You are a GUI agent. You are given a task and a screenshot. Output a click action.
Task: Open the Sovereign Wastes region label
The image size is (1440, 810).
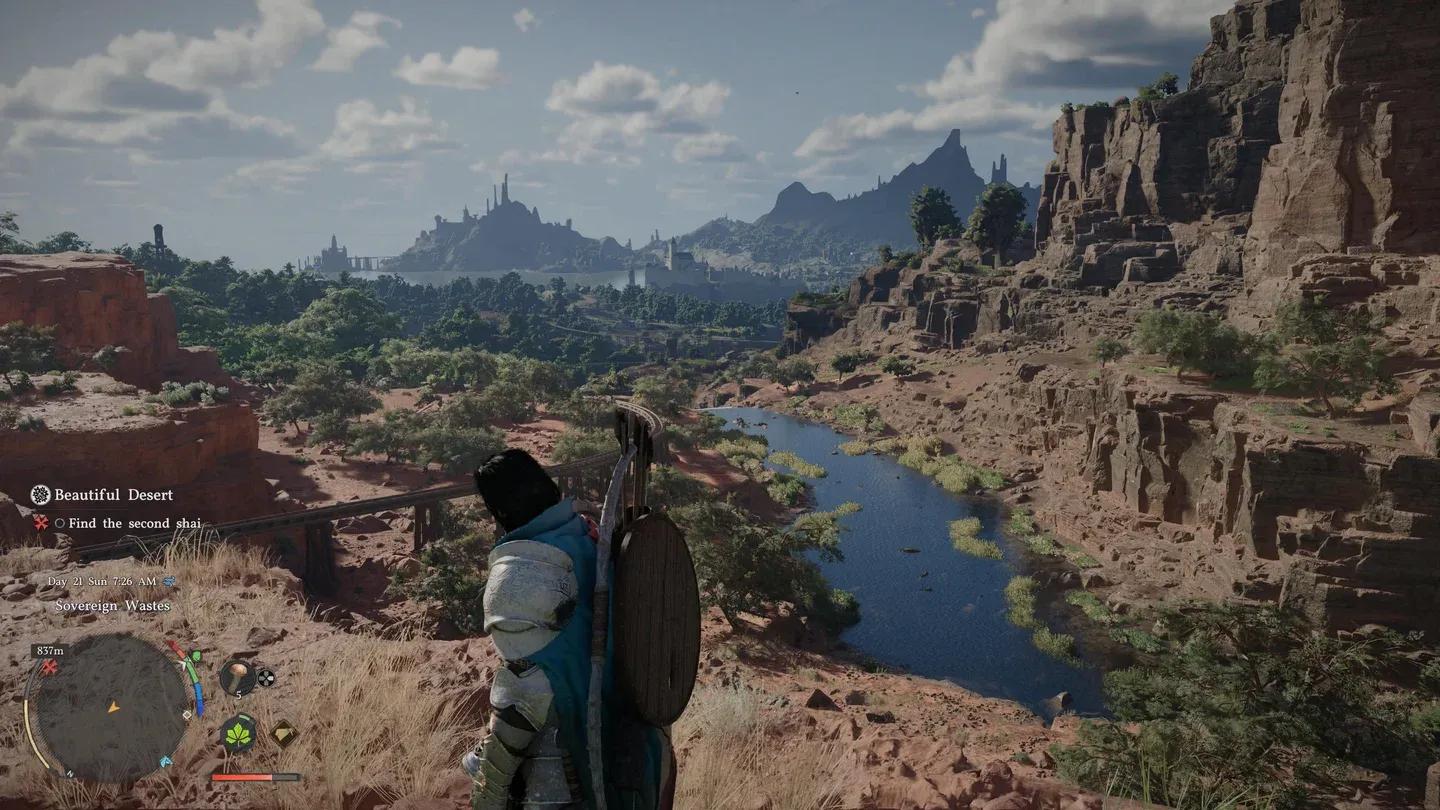point(114,605)
